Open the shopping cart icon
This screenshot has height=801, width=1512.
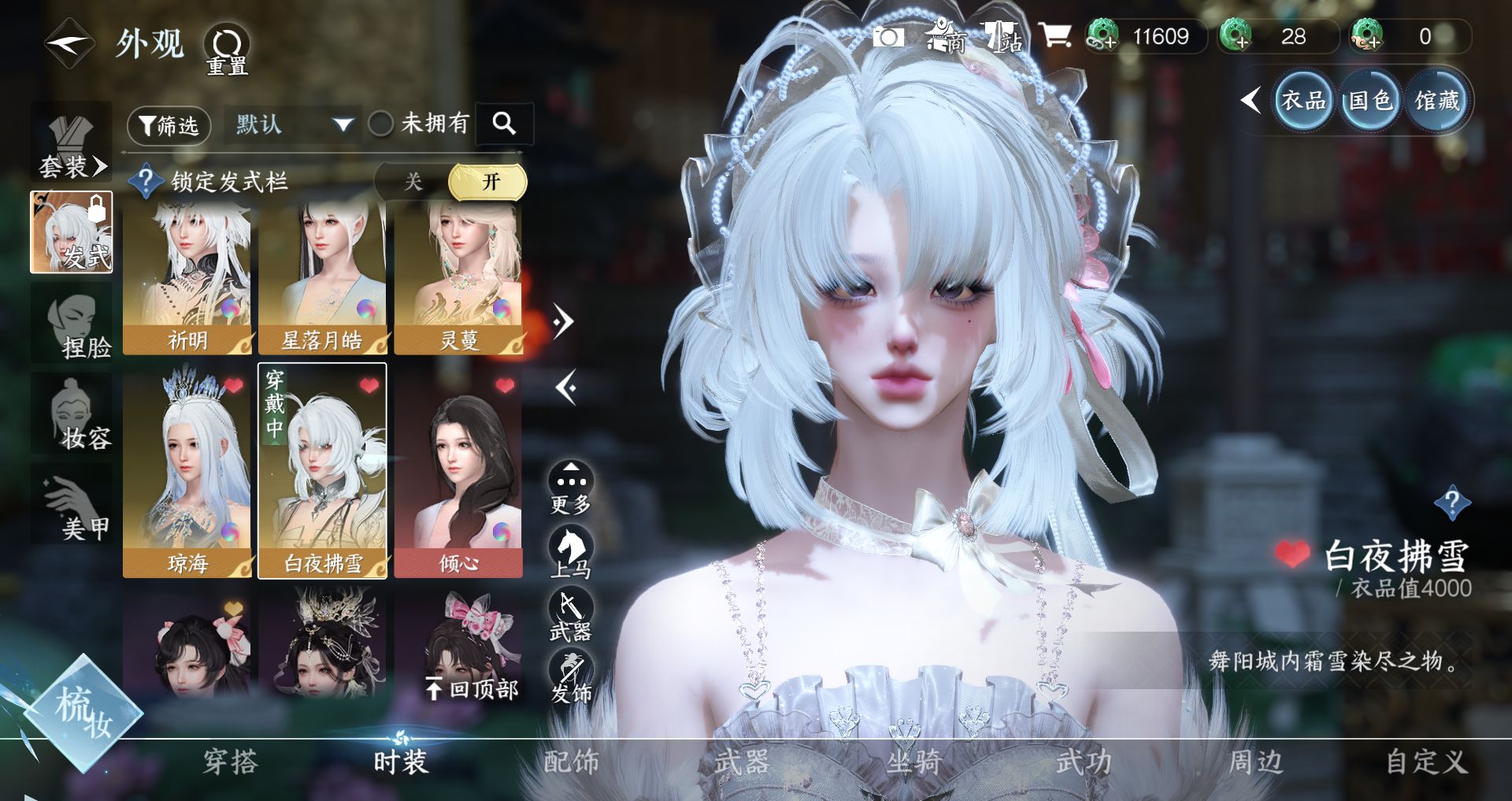[x=1054, y=36]
